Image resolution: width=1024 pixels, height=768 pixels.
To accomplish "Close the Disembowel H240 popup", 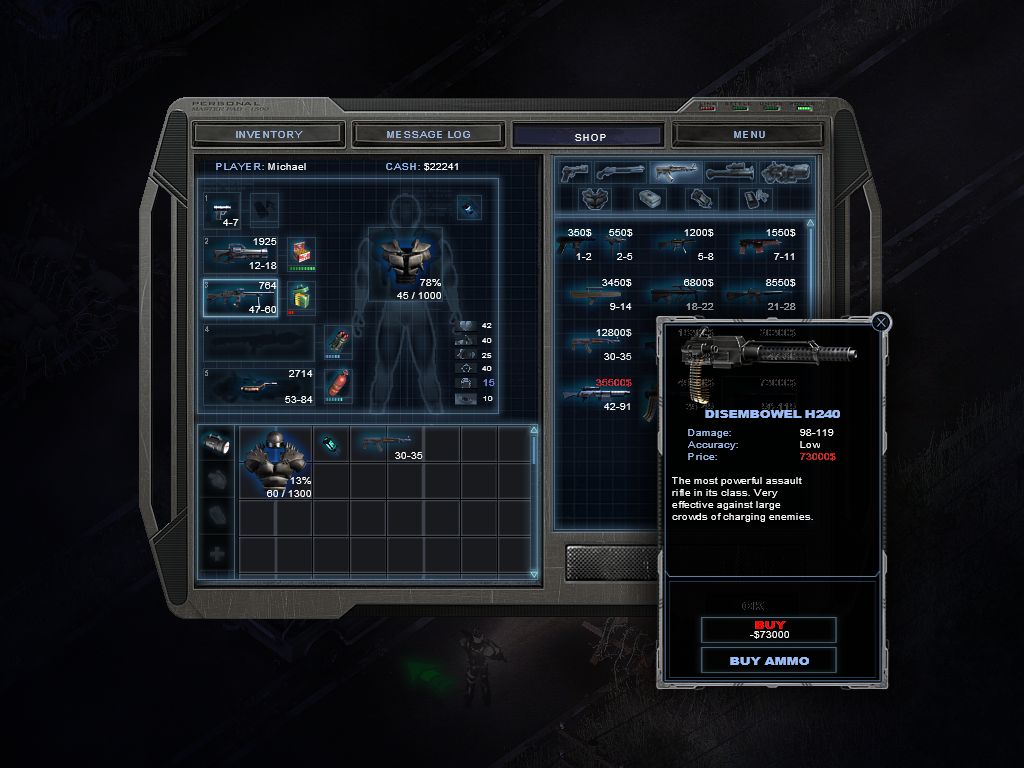I will click(880, 322).
